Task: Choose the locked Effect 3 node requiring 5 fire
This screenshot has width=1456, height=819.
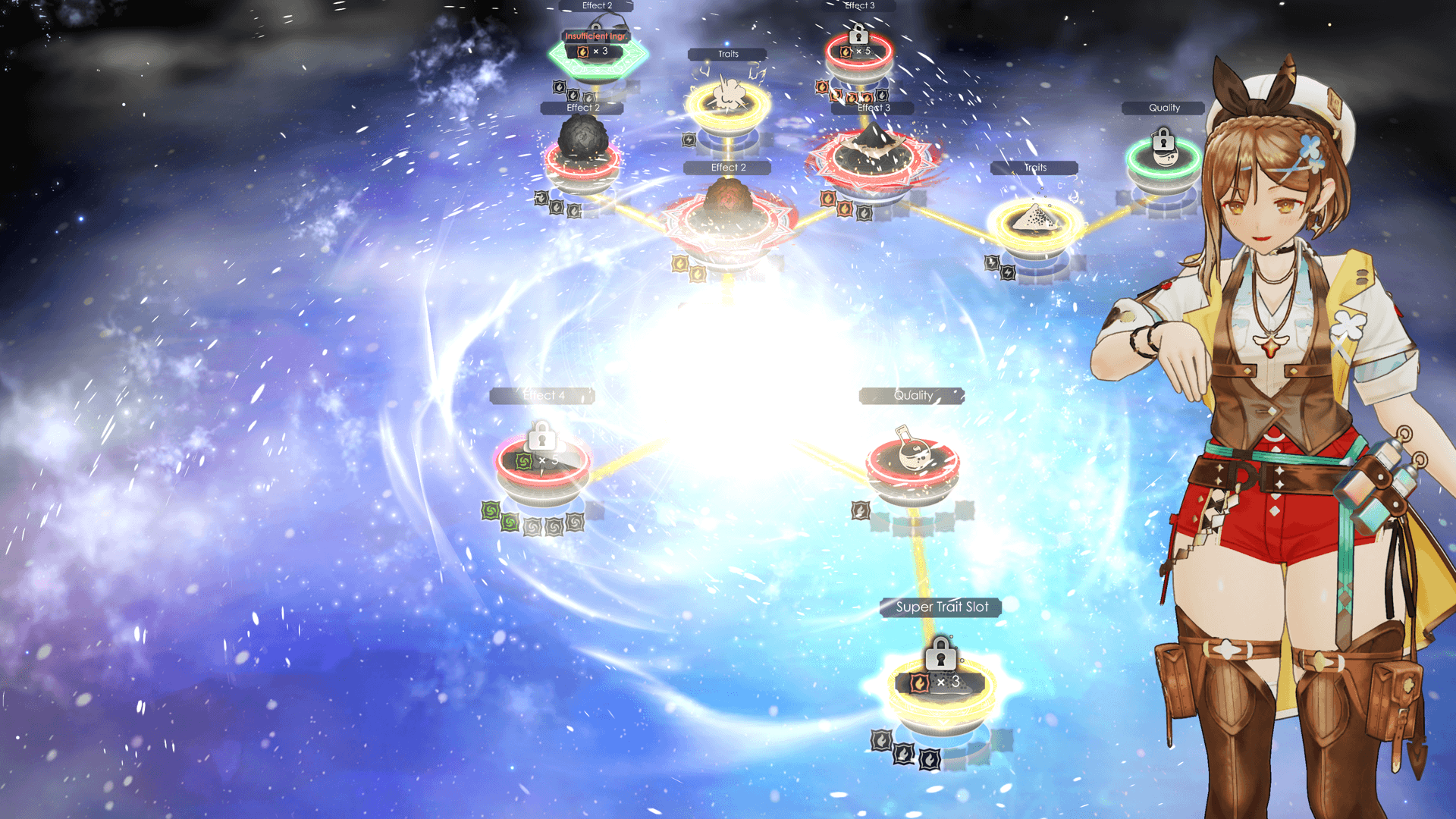Action: pos(858,53)
